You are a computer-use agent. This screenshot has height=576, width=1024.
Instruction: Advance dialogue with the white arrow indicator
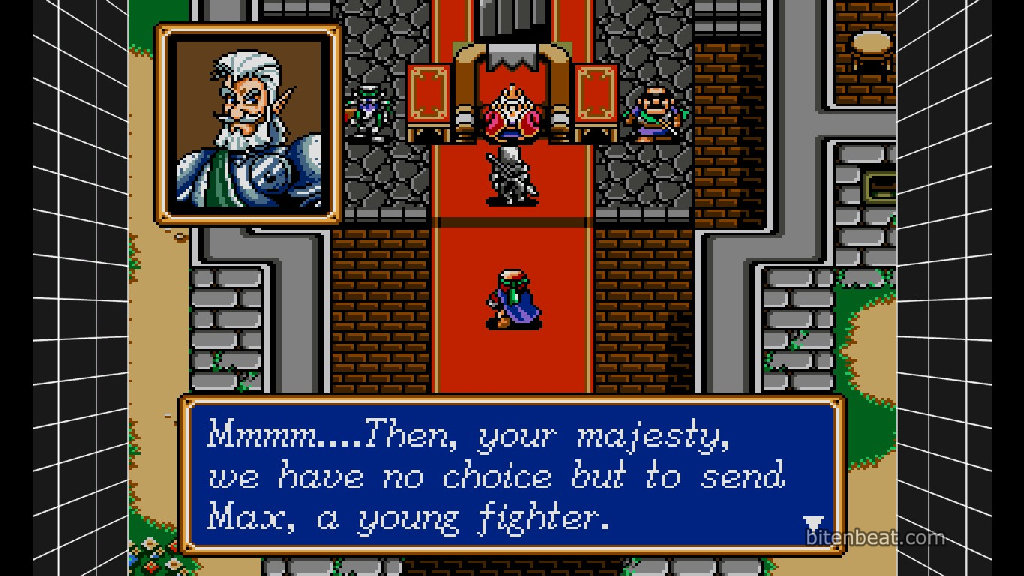(813, 524)
